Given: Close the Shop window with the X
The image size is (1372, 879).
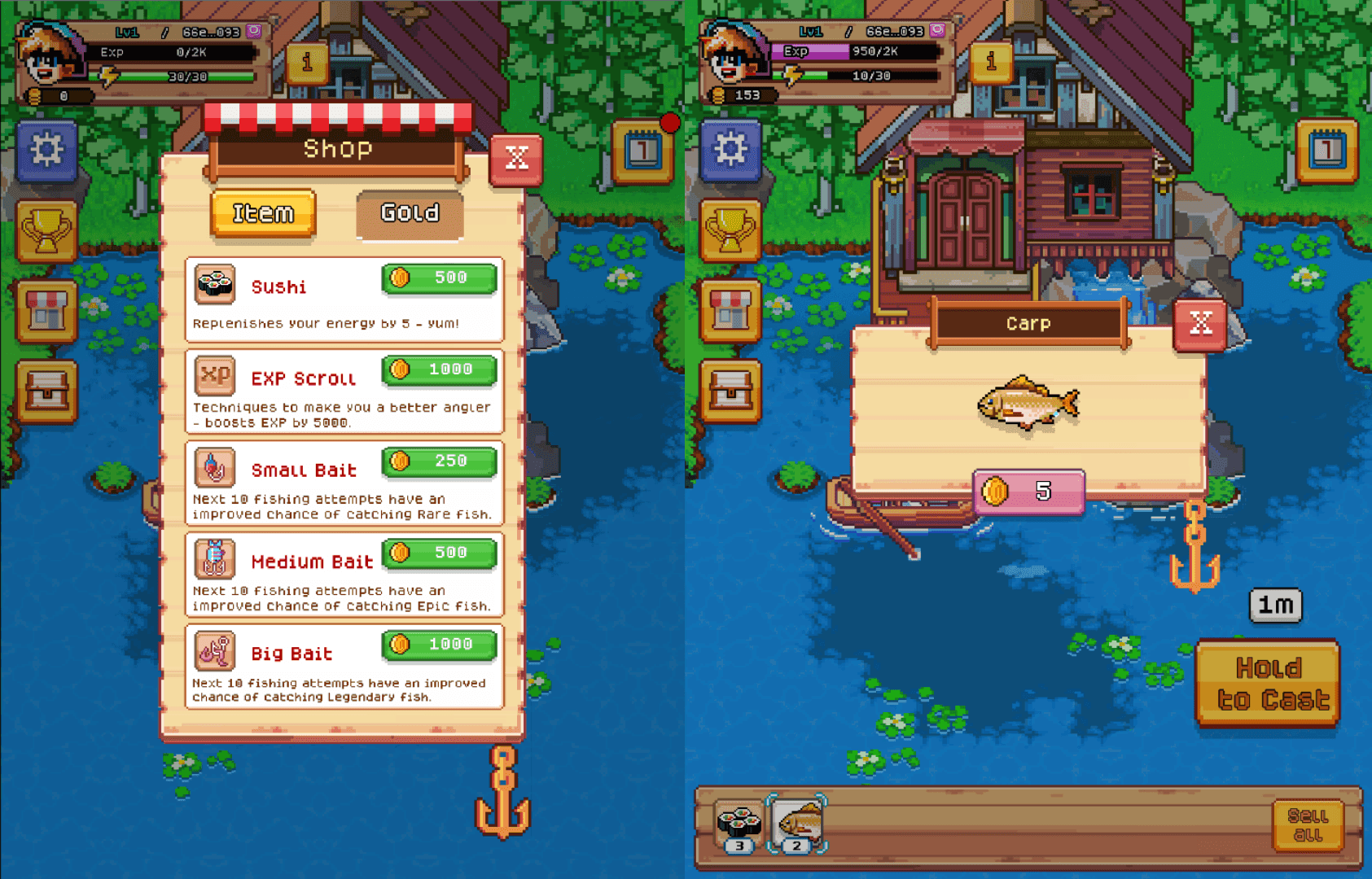Looking at the screenshot, I should [x=515, y=160].
